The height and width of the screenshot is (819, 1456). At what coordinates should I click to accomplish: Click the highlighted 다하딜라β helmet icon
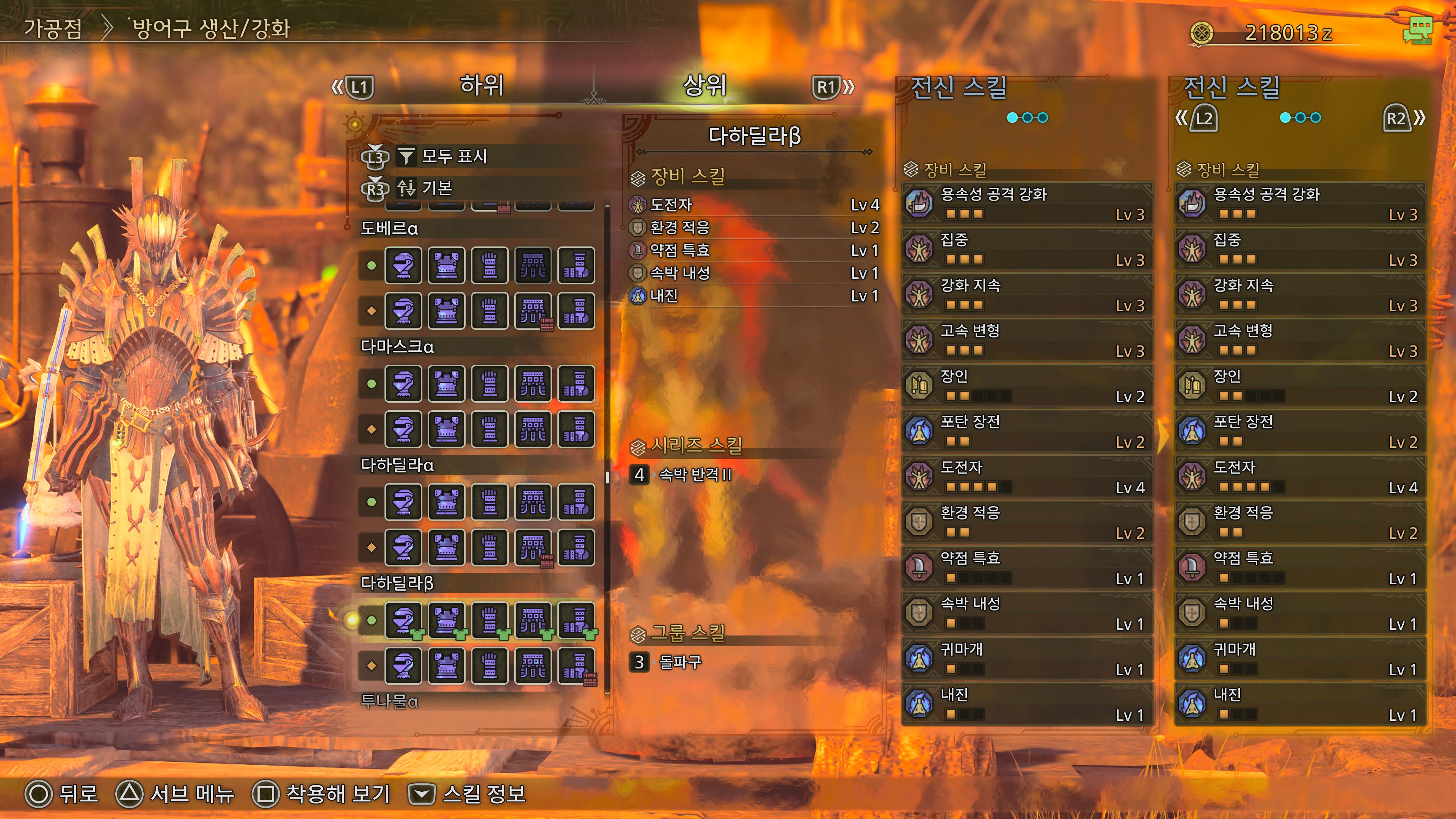(403, 620)
